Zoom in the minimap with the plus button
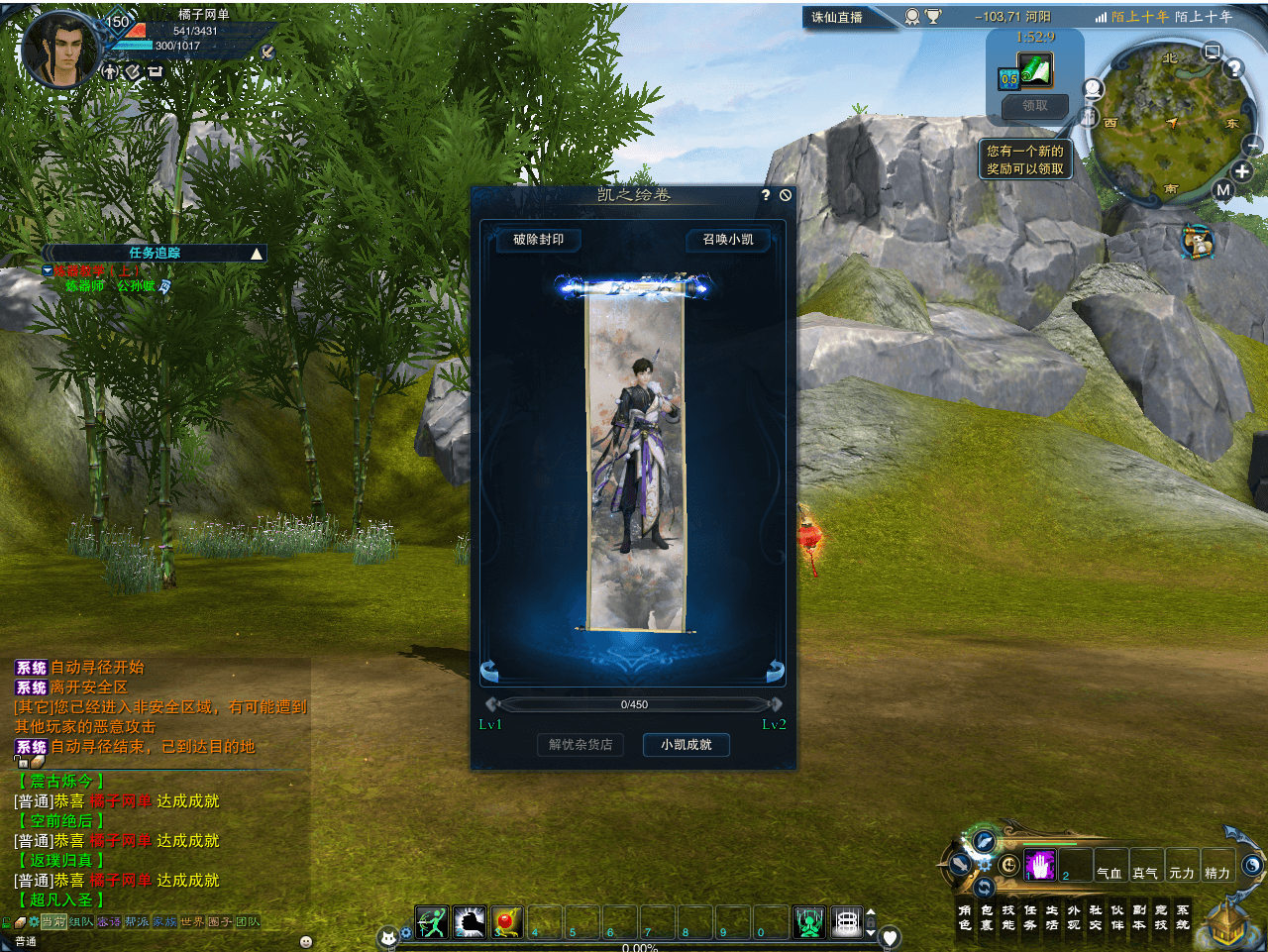1268x952 pixels. click(x=1242, y=171)
